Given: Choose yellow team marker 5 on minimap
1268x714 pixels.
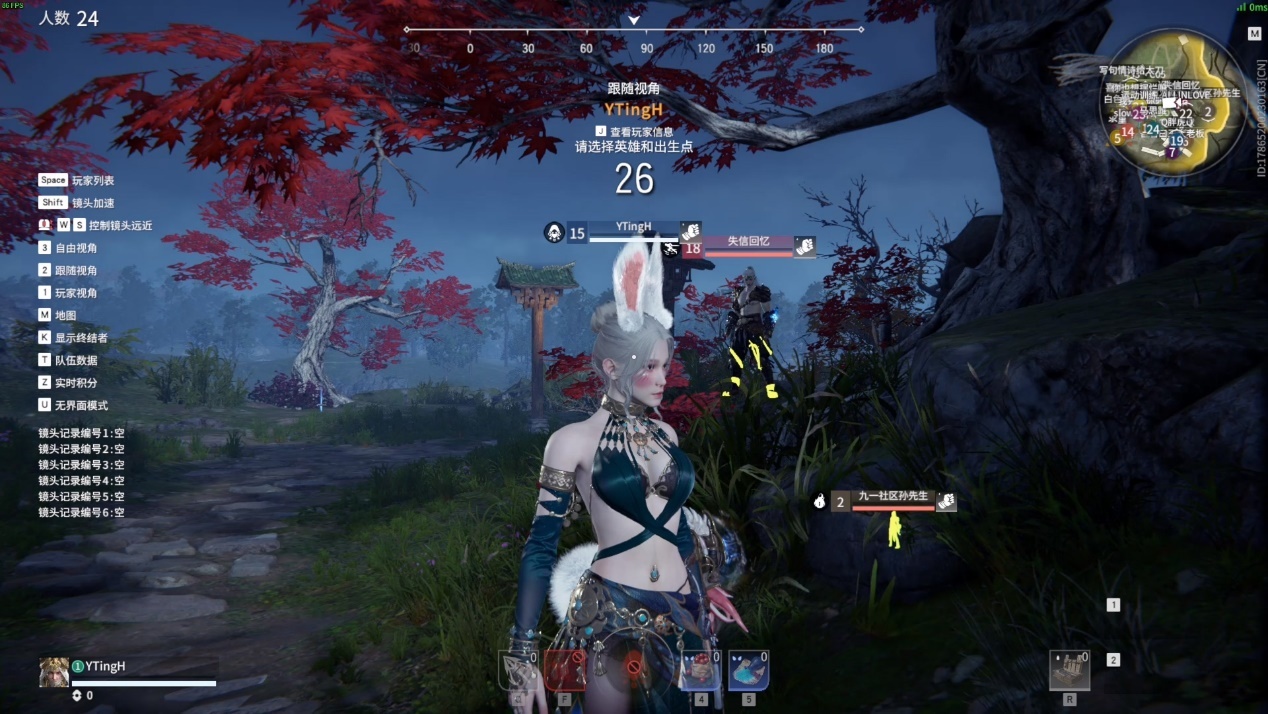Looking at the screenshot, I should pyautogui.click(x=1117, y=138).
